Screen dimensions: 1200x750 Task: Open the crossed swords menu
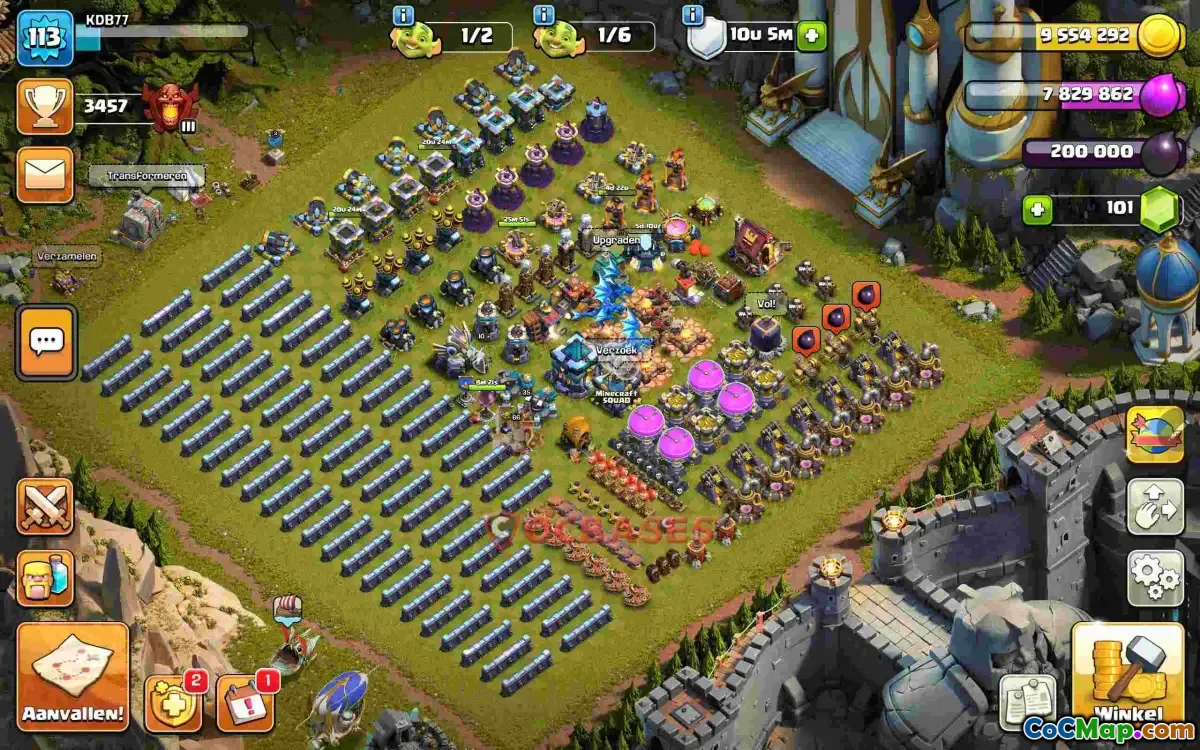(45, 506)
